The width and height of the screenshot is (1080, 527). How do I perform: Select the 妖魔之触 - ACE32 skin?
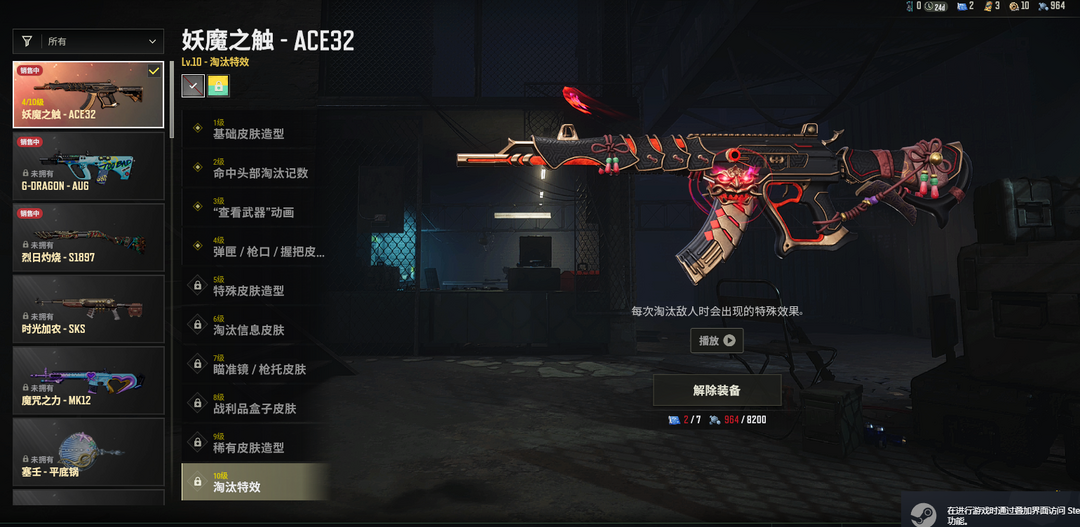click(x=88, y=95)
